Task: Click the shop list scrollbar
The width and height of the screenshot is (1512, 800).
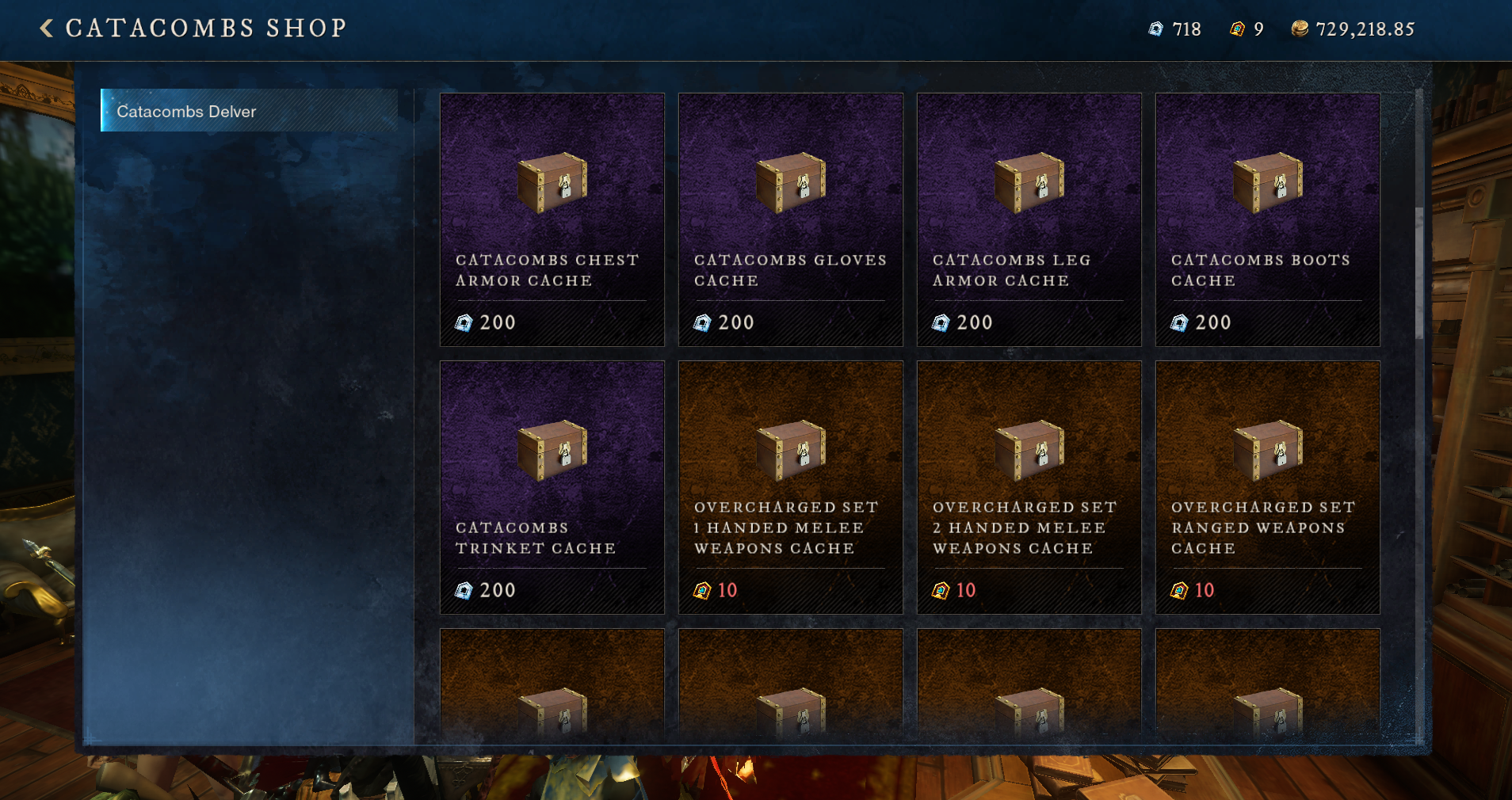Action: [x=1418, y=273]
